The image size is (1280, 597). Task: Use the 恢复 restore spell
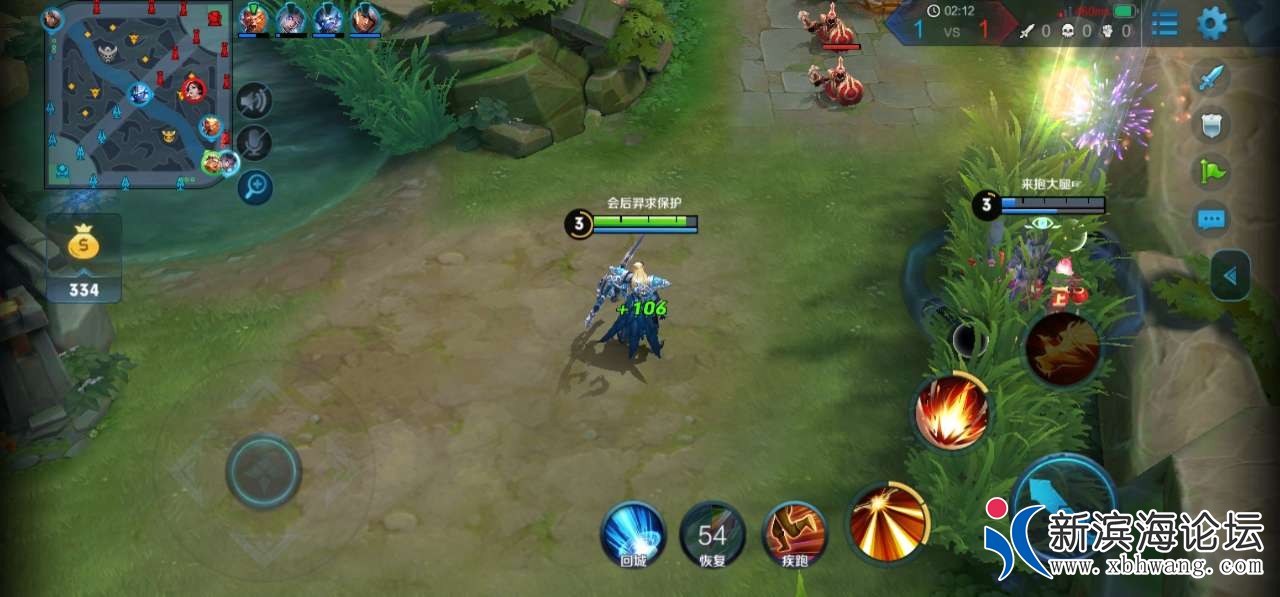[x=712, y=534]
